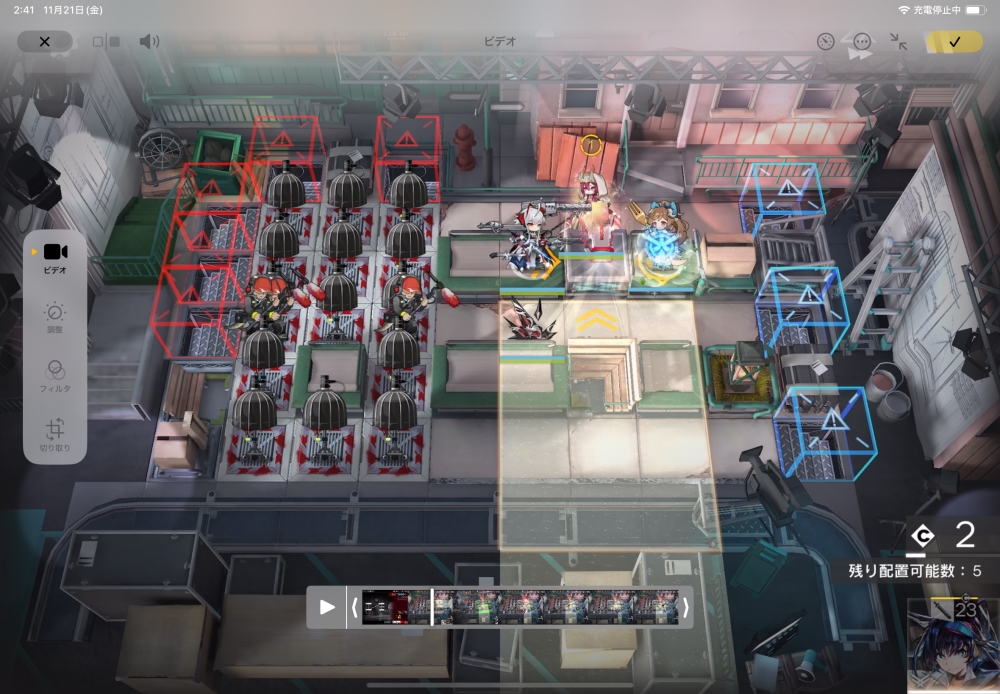
Task: Tap the inward arrows exit-fullscreen icon
Action: [898, 41]
